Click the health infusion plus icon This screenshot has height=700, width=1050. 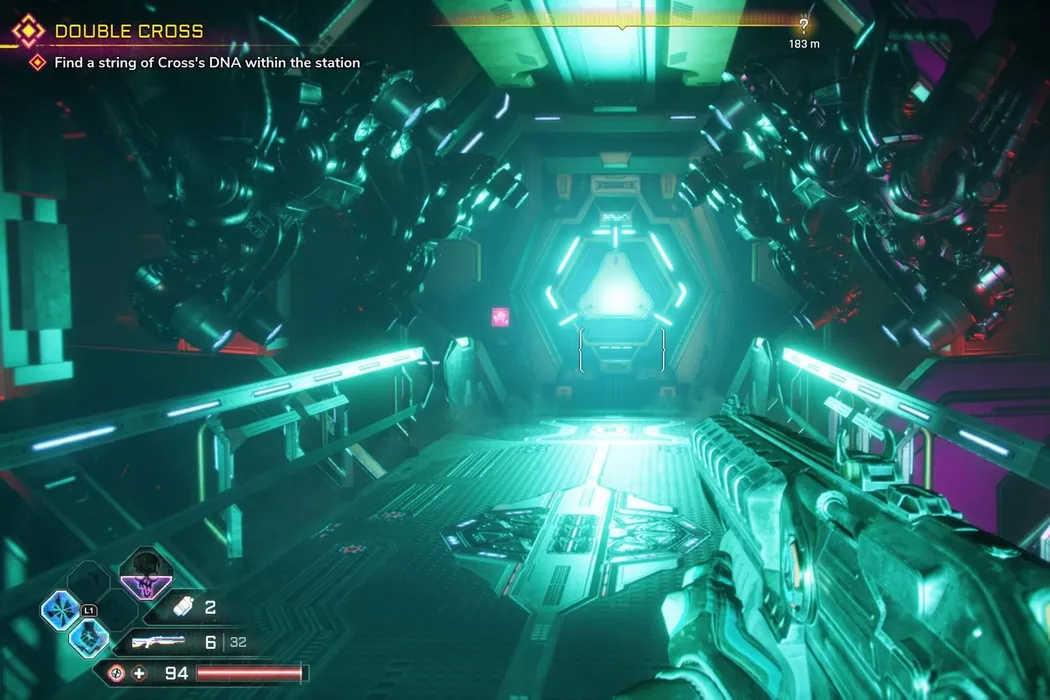pos(139,673)
